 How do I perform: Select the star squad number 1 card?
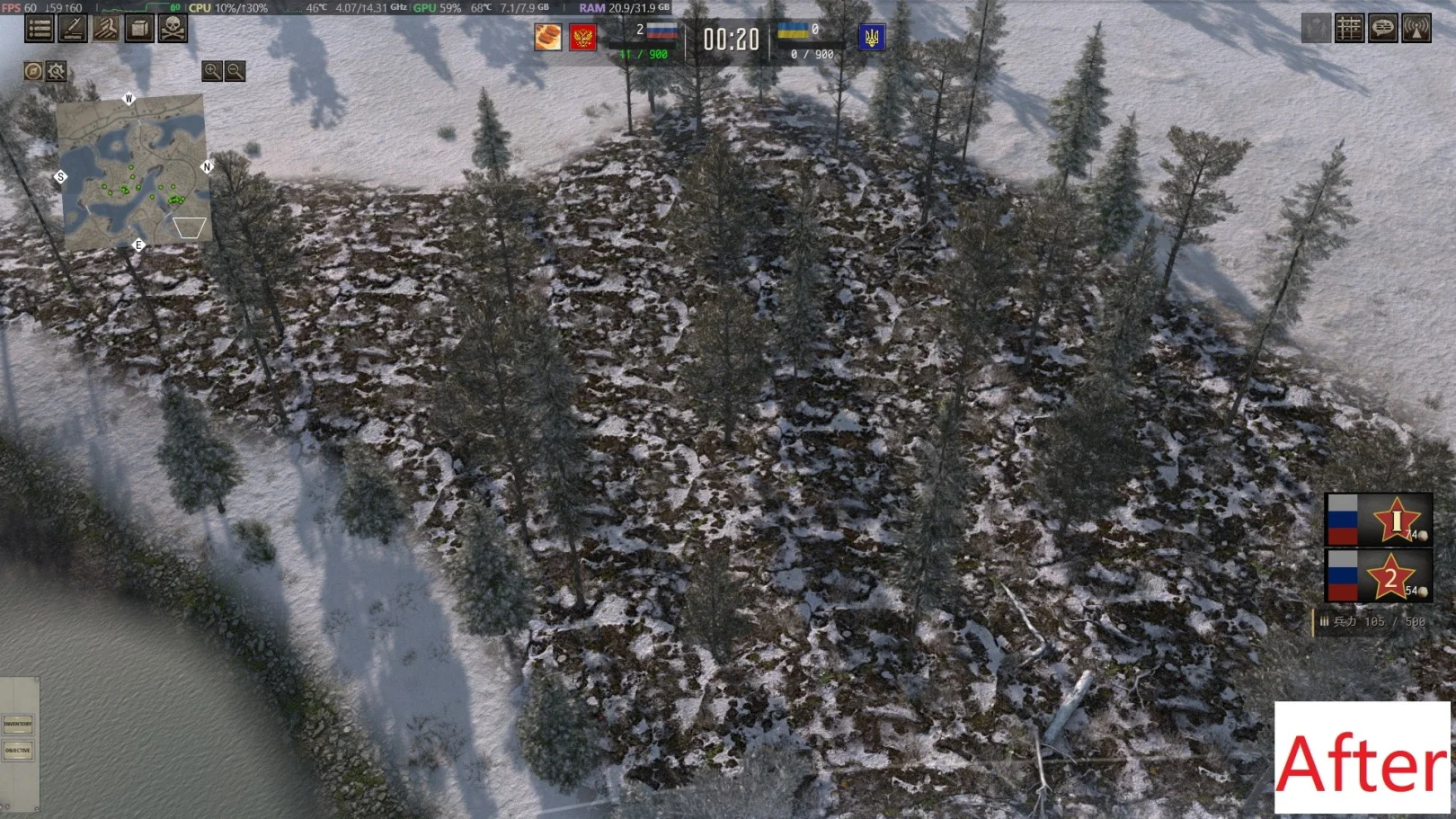1379,520
